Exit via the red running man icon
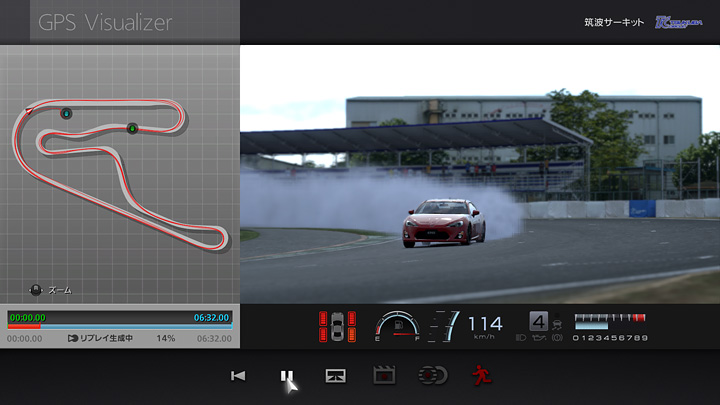 (x=481, y=376)
